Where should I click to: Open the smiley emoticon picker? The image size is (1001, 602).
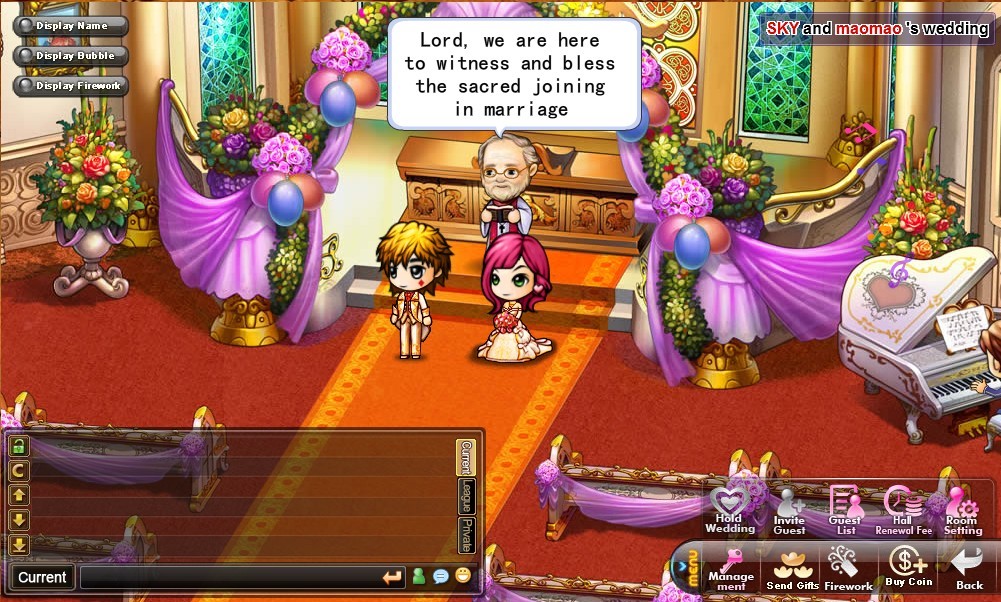(x=463, y=576)
